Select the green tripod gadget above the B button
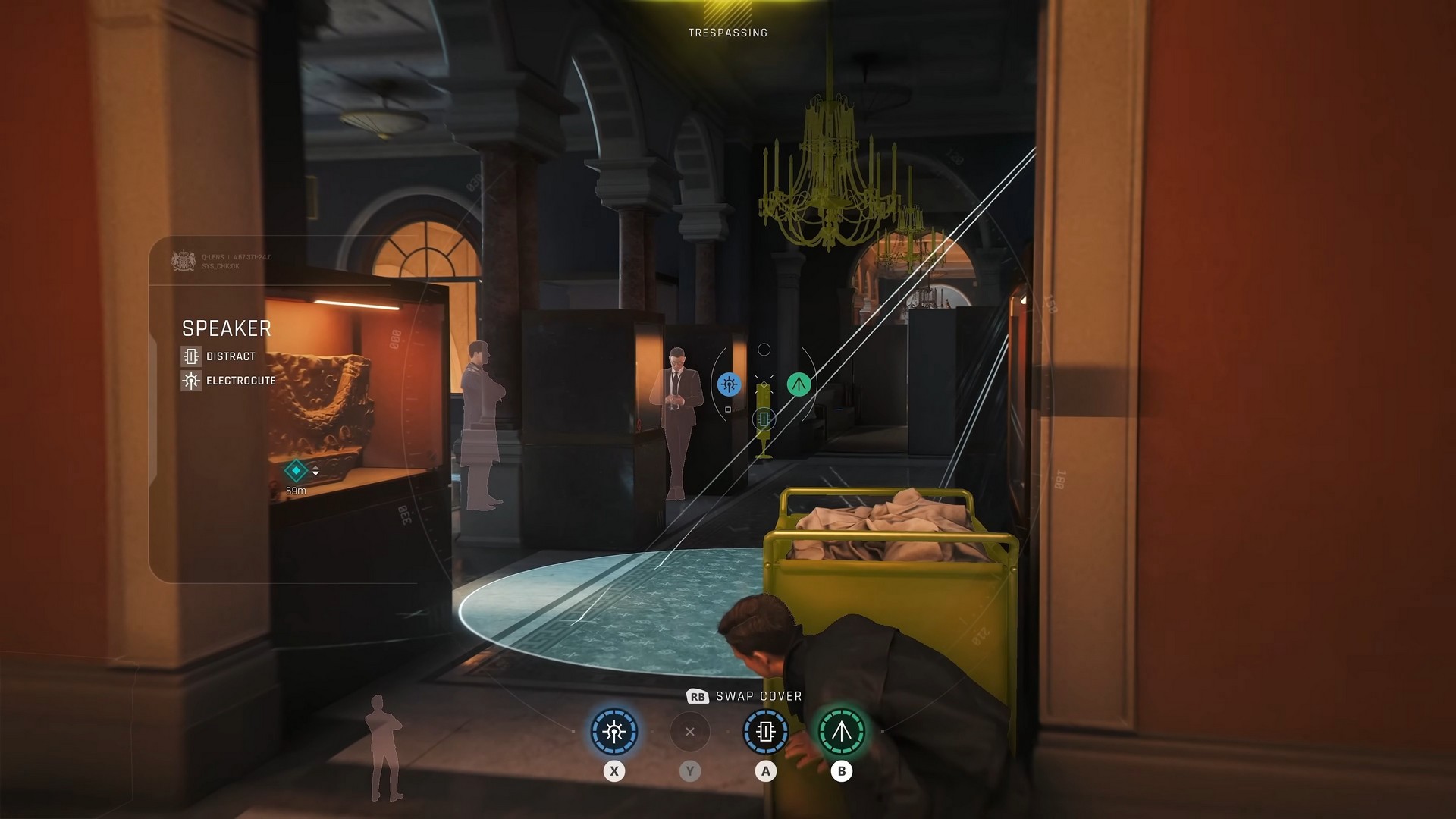The image size is (1456, 819). coord(841,732)
